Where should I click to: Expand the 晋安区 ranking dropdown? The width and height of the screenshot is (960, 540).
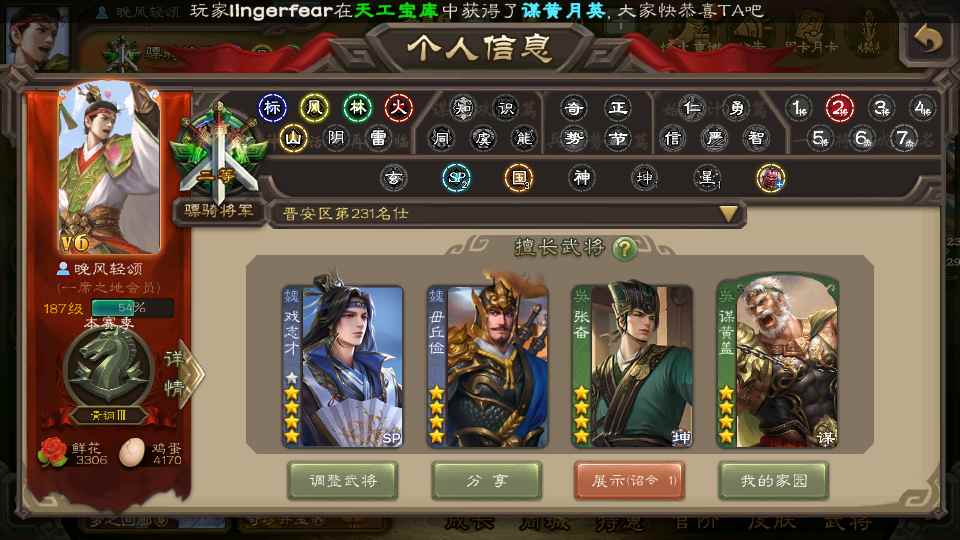click(728, 213)
